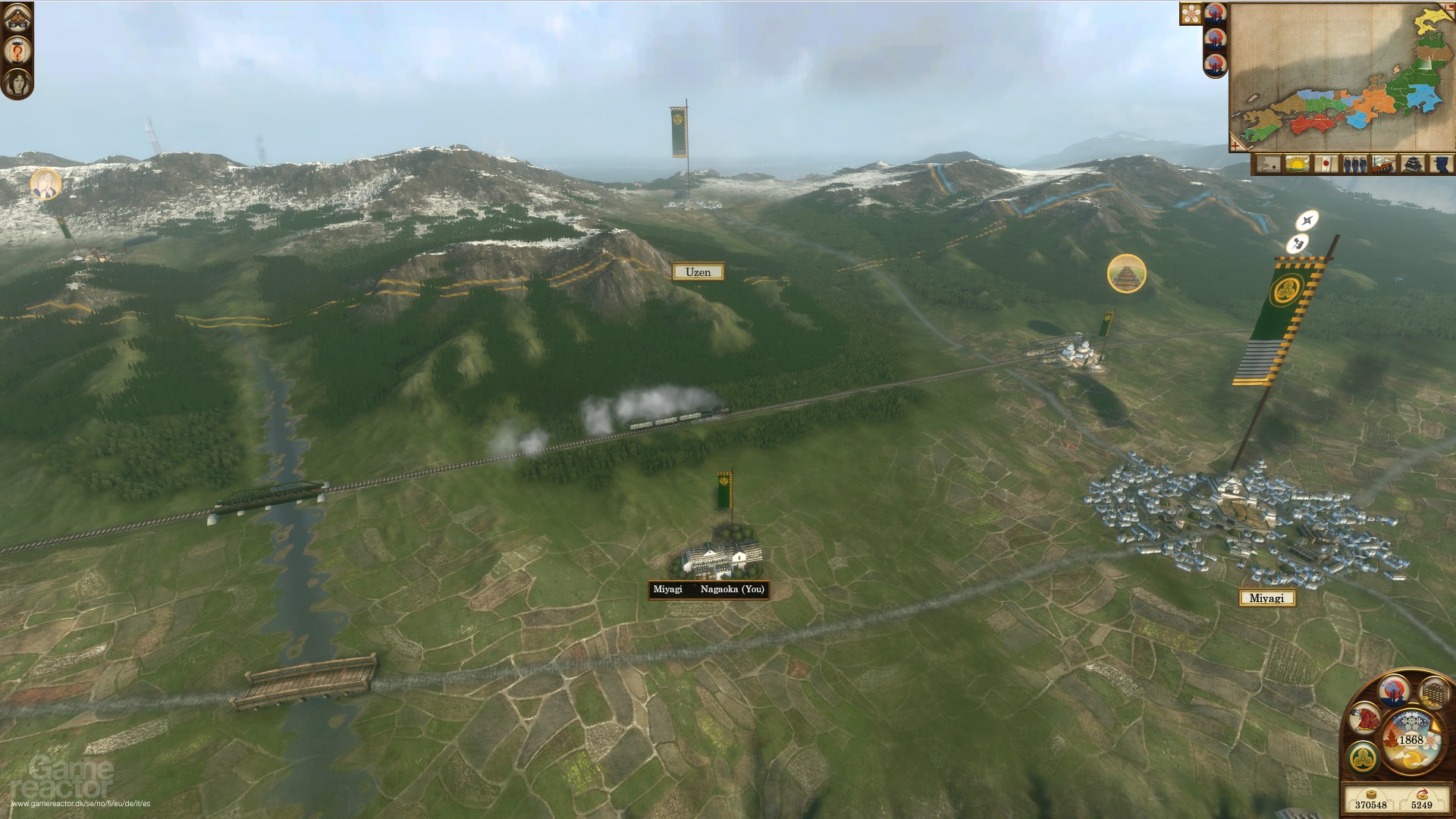Viewport: 1456px width, 819px height.
Task: Click the 1868 season wheel progress dial
Action: point(1411,739)
